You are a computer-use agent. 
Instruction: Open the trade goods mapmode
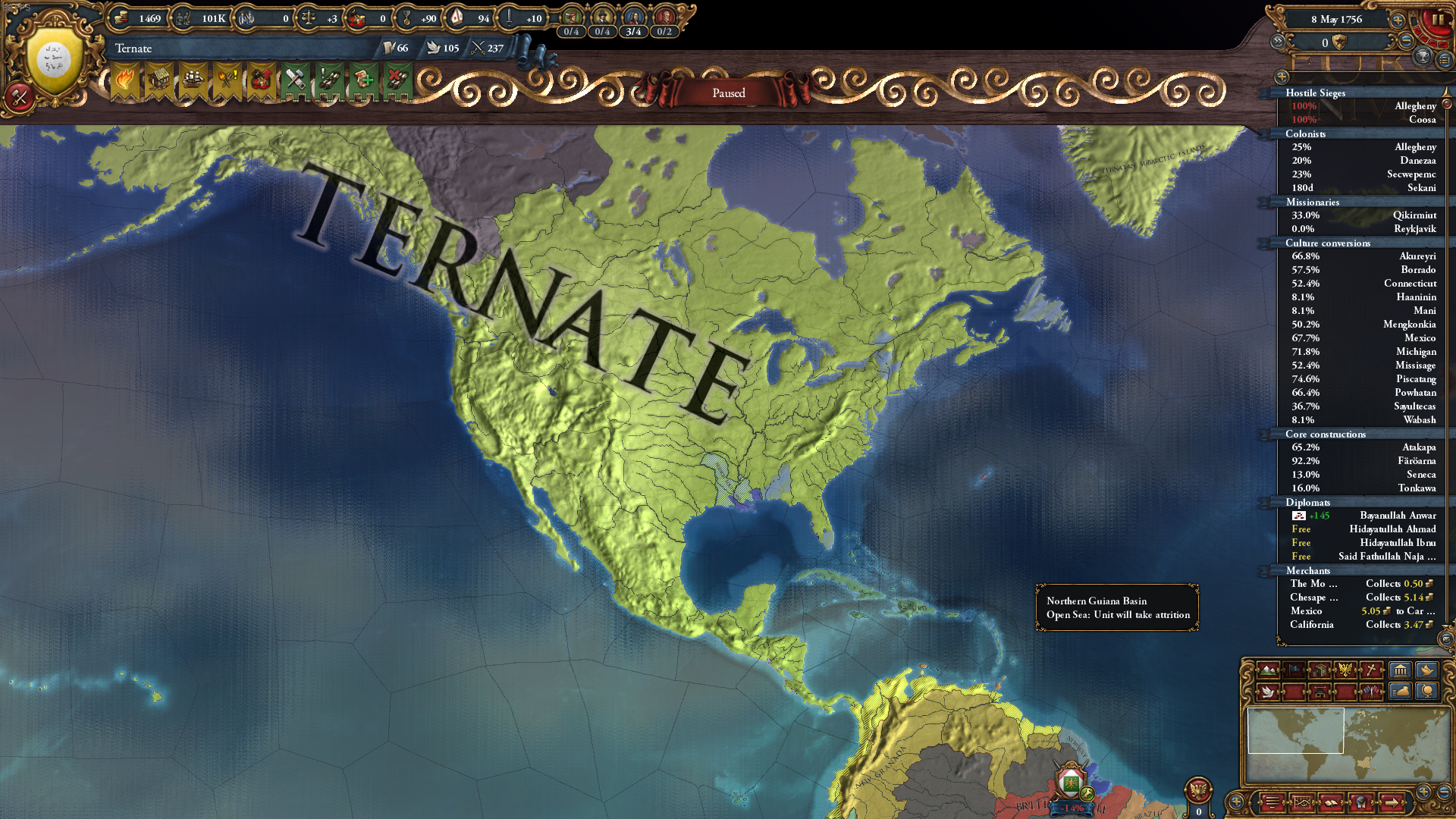(1319, 670)
